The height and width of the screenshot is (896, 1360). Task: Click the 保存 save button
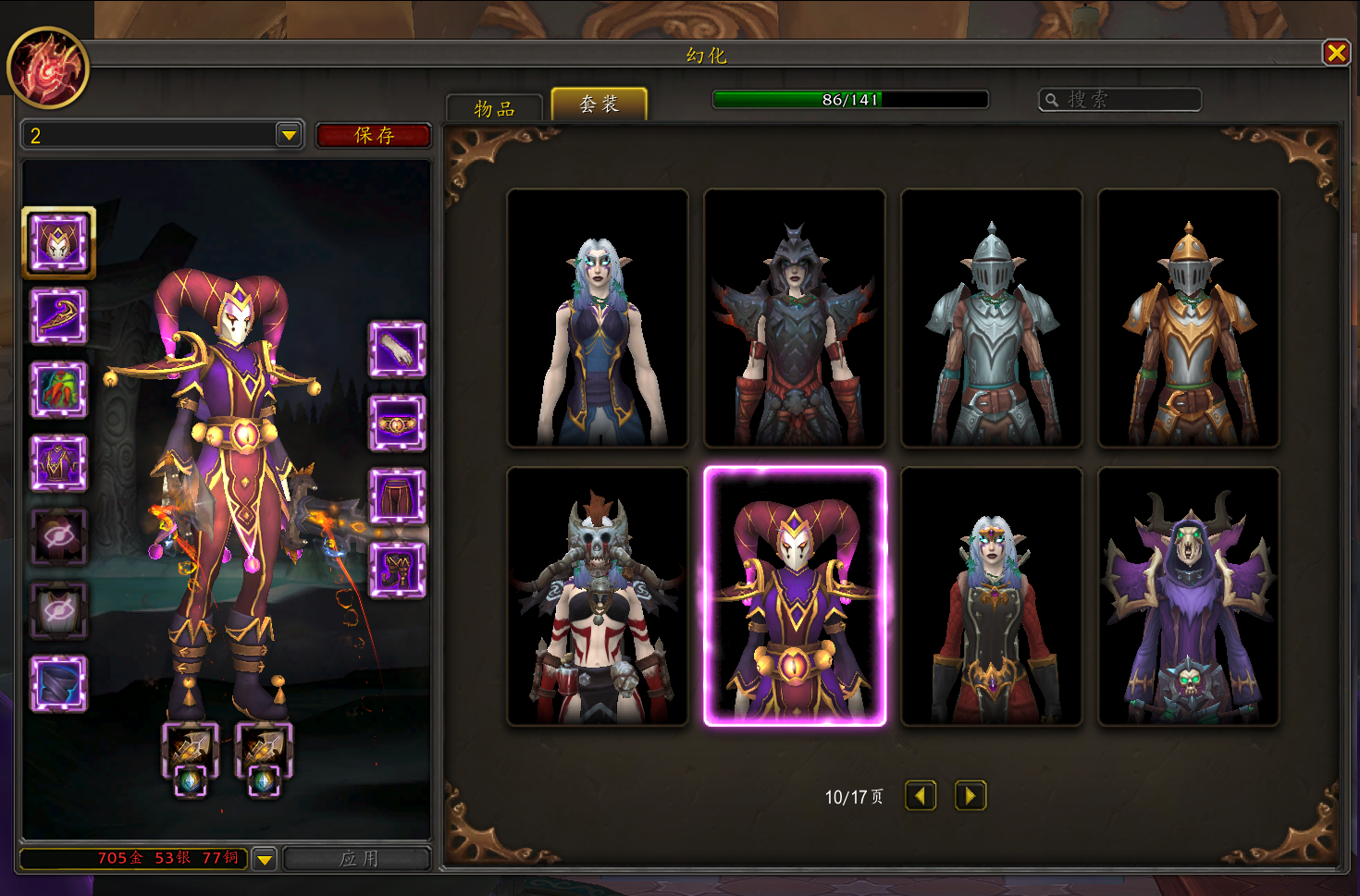click(x=374, y=135)
